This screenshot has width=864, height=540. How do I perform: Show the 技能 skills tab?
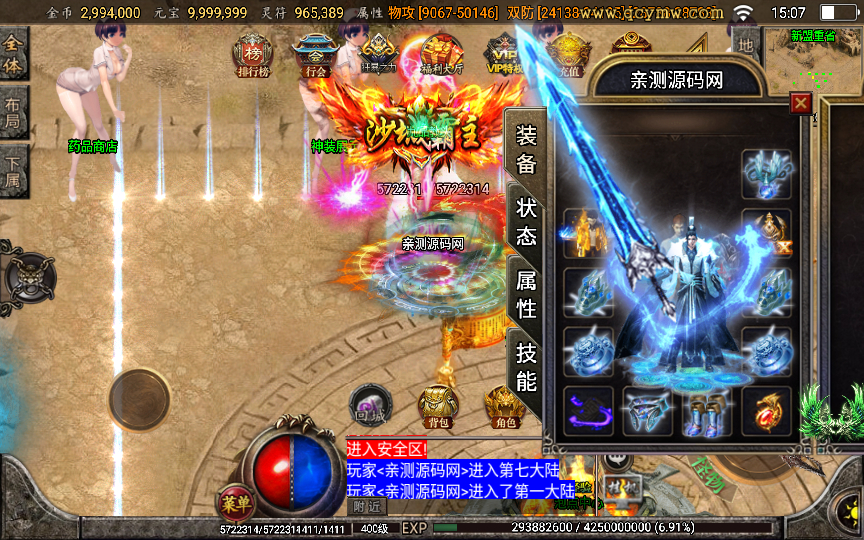click(x=526, y=366)
